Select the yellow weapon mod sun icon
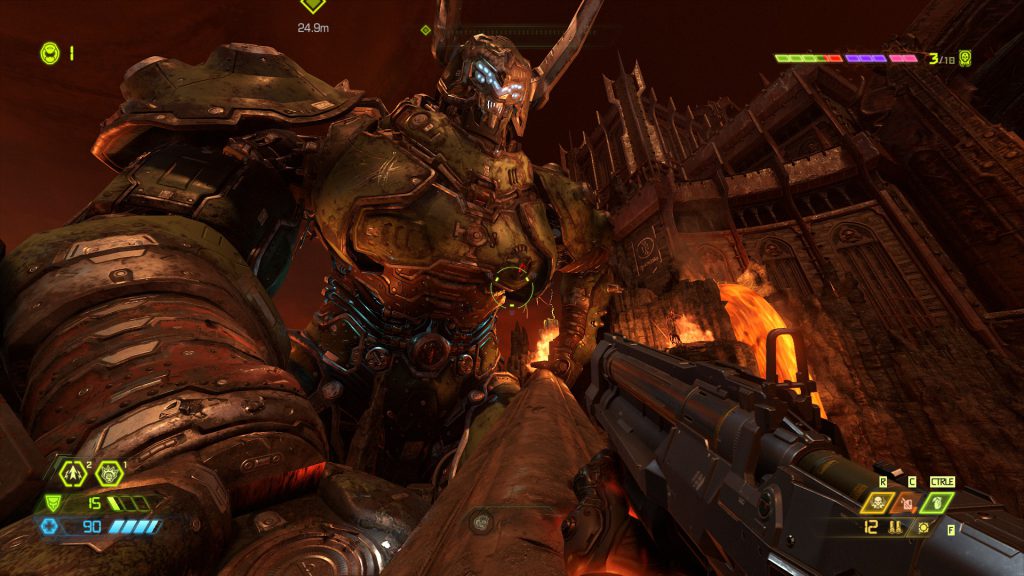Screen dimensions: 1024x576 [x=922, y=527]
